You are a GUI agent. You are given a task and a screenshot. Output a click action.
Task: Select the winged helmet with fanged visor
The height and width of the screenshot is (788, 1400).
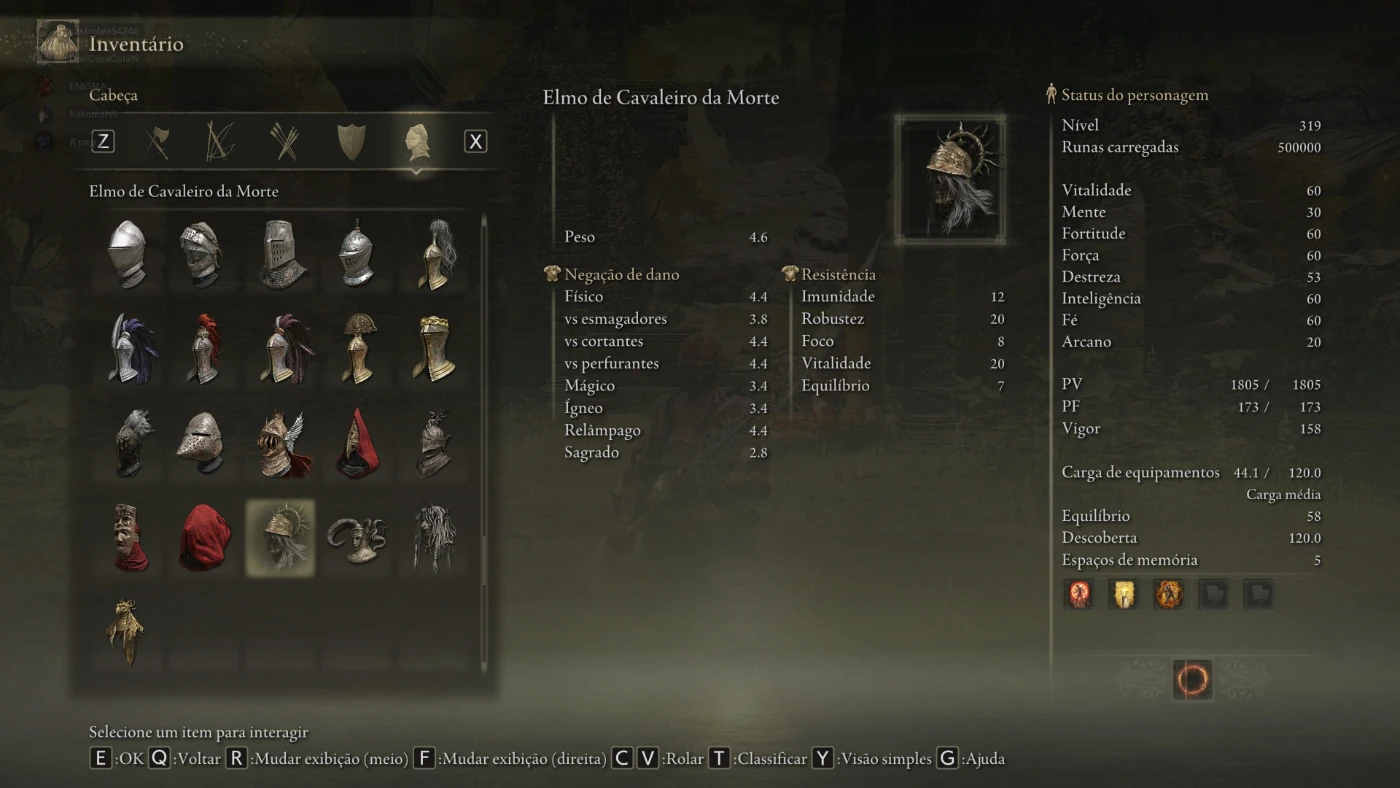[x=283, y=444]
